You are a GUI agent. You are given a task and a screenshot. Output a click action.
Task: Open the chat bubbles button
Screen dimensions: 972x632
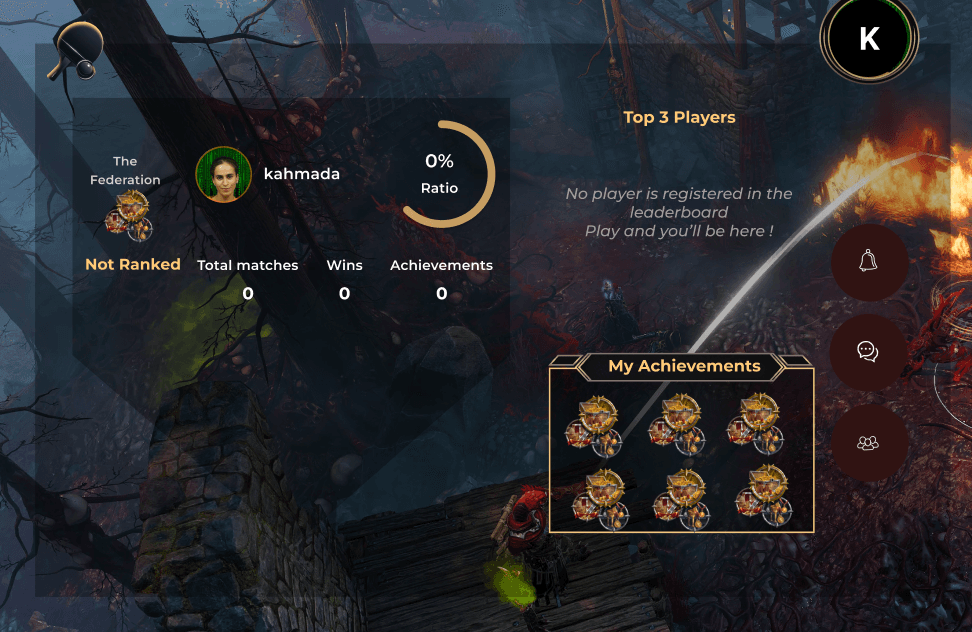coord(869,352)
